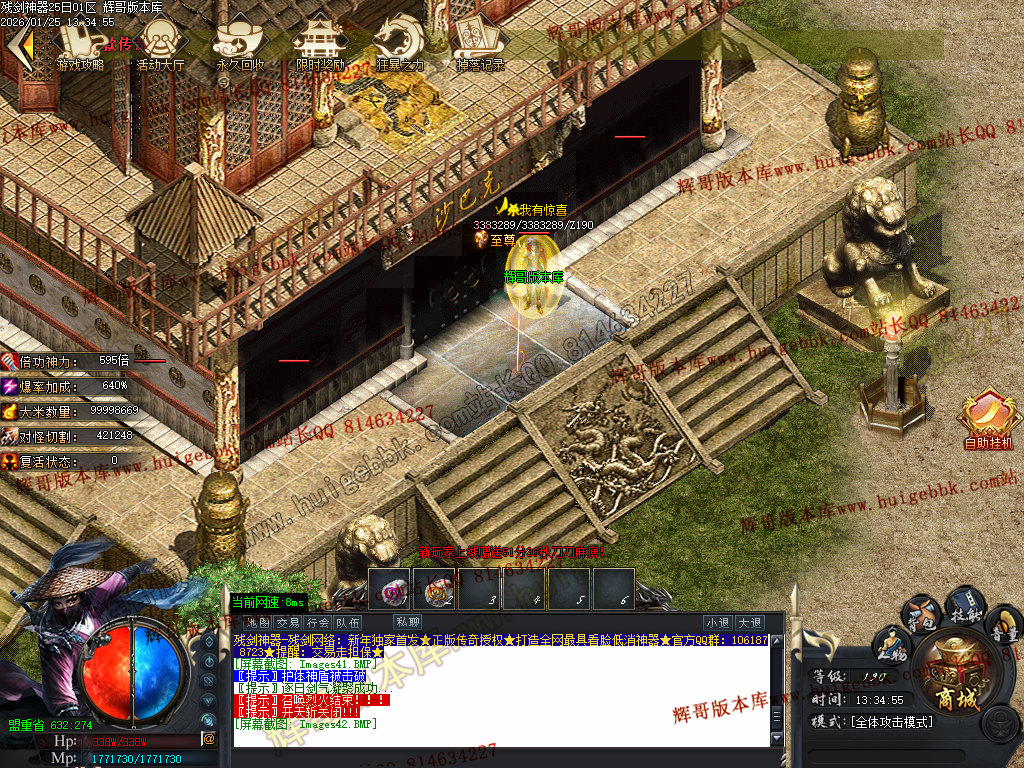Image resolution: width=1024 pixels, height=768 pixels.
Task: Open the 行会 guild panel
Action: tap(319, 622)
